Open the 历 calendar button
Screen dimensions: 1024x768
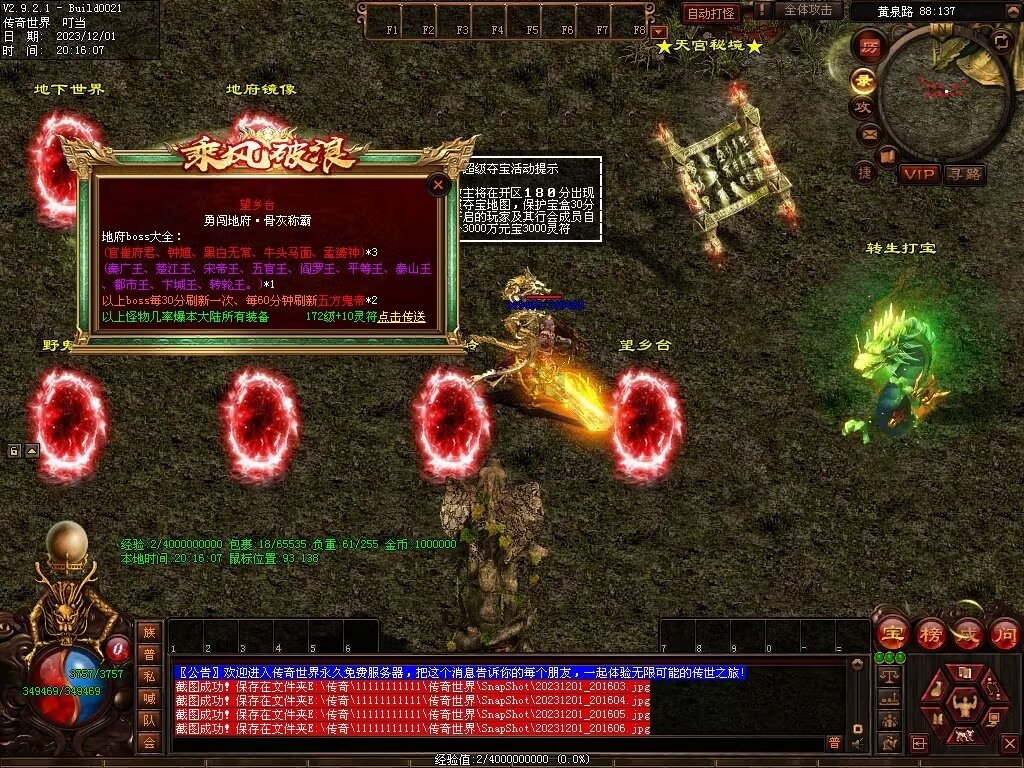(870, 46)
